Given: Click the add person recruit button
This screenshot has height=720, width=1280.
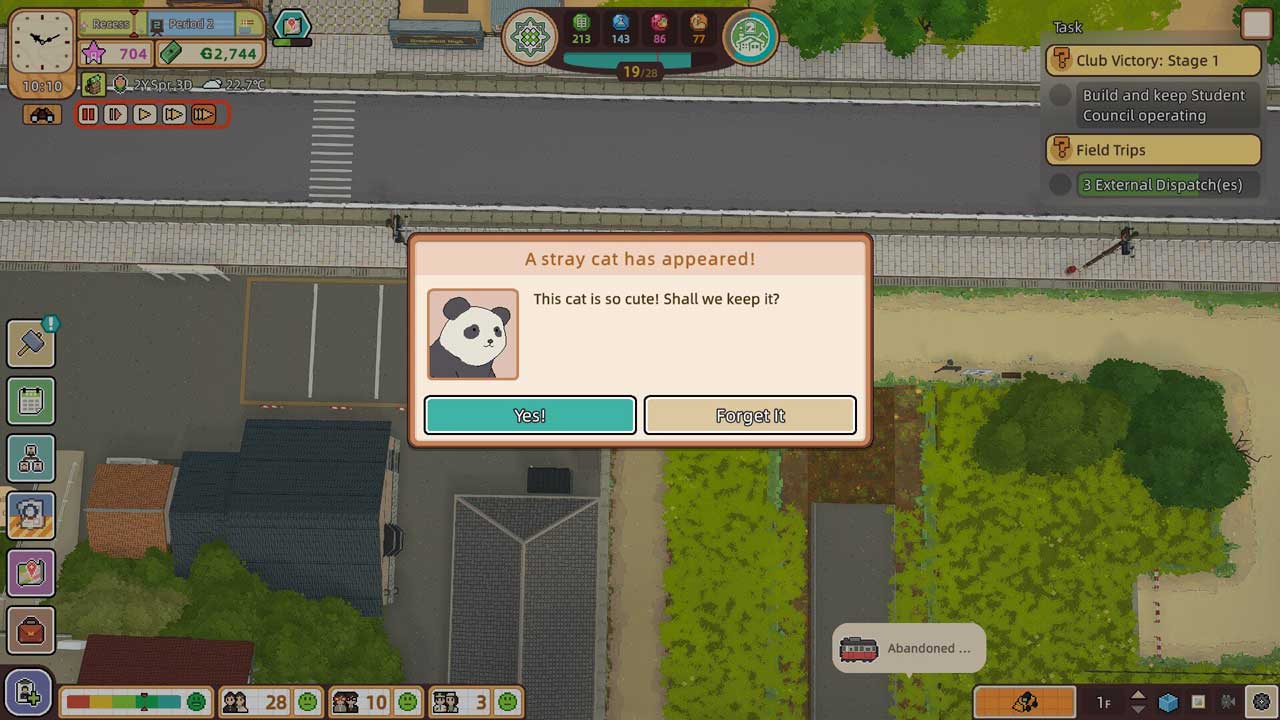Looking at the screenshot, I should 28,693.
